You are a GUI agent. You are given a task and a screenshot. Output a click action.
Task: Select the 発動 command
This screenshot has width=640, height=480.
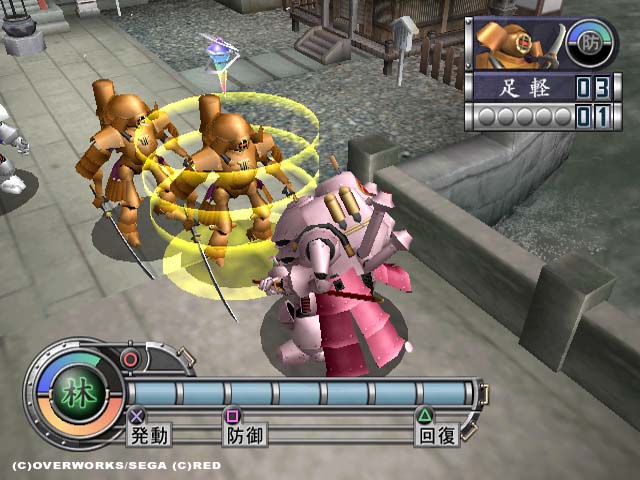tap(149, 434)
